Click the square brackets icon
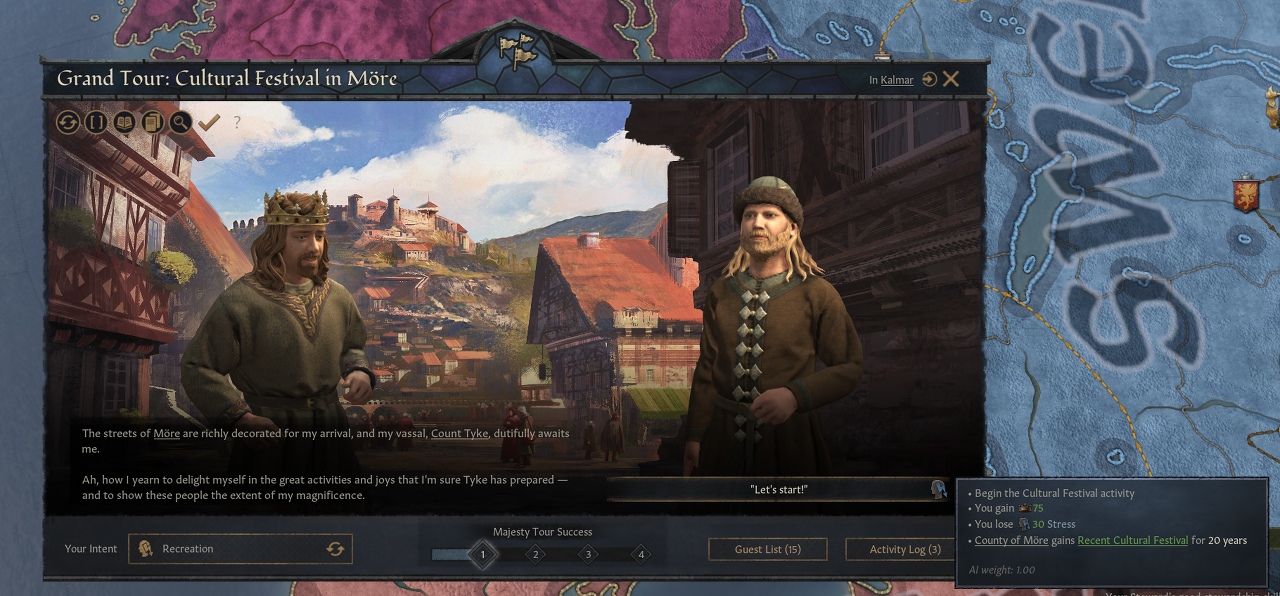 tap(96, 122)
